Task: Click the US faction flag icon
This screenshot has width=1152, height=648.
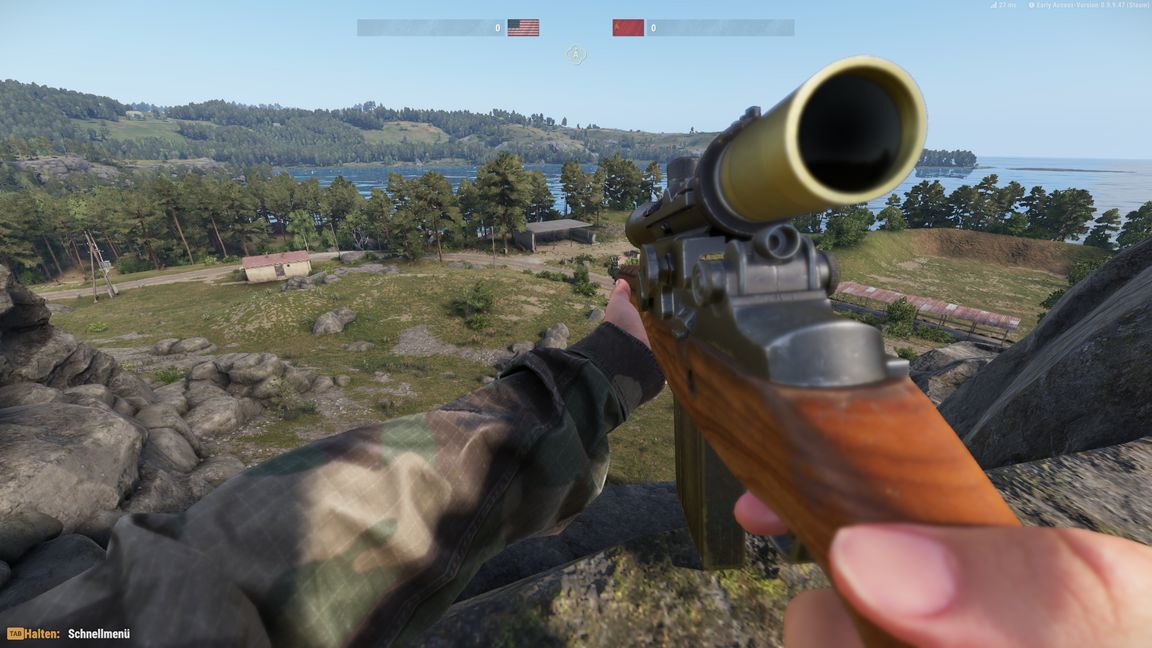Action: click(523, 28)
